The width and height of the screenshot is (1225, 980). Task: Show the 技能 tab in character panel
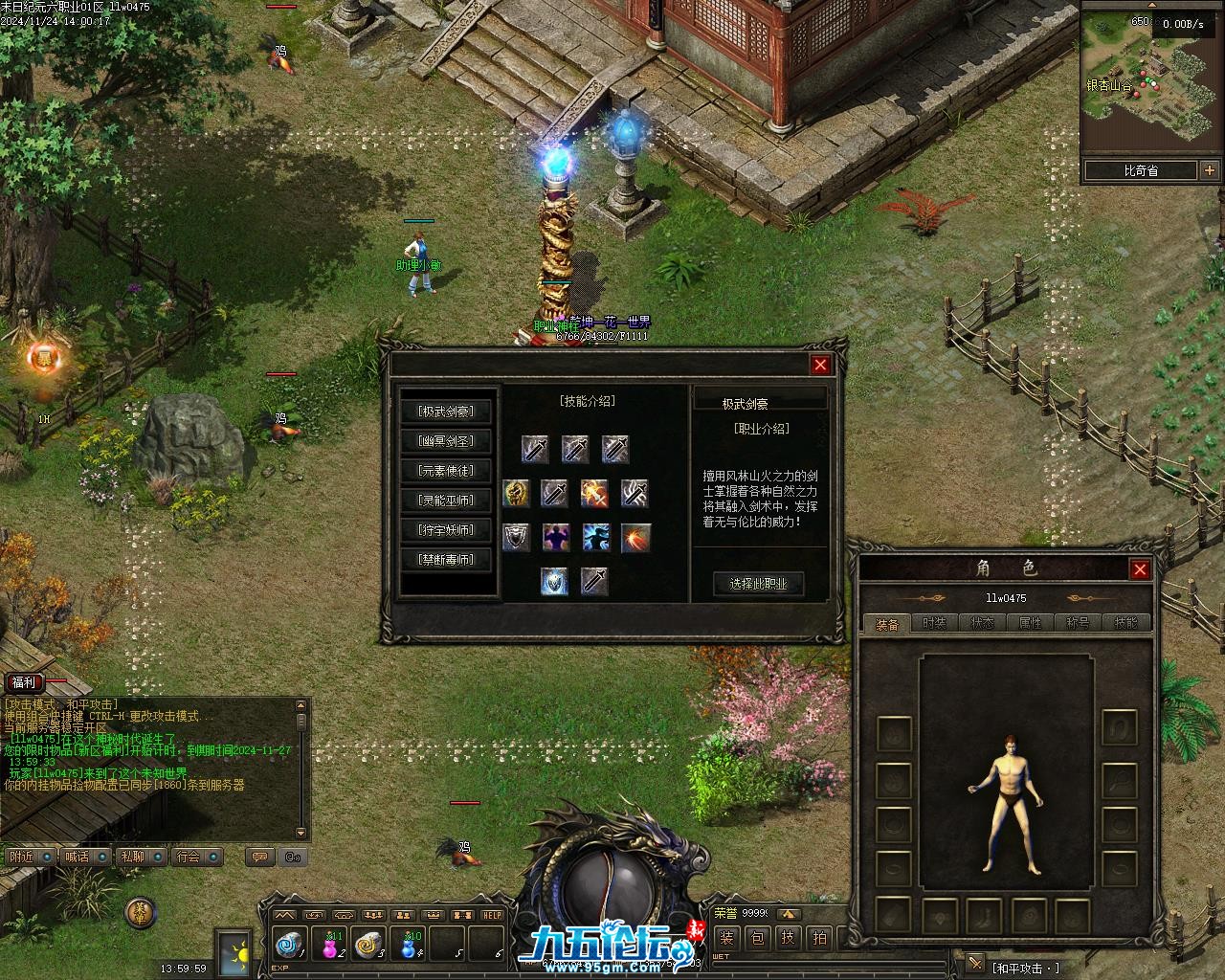(x=1125, y=623)
